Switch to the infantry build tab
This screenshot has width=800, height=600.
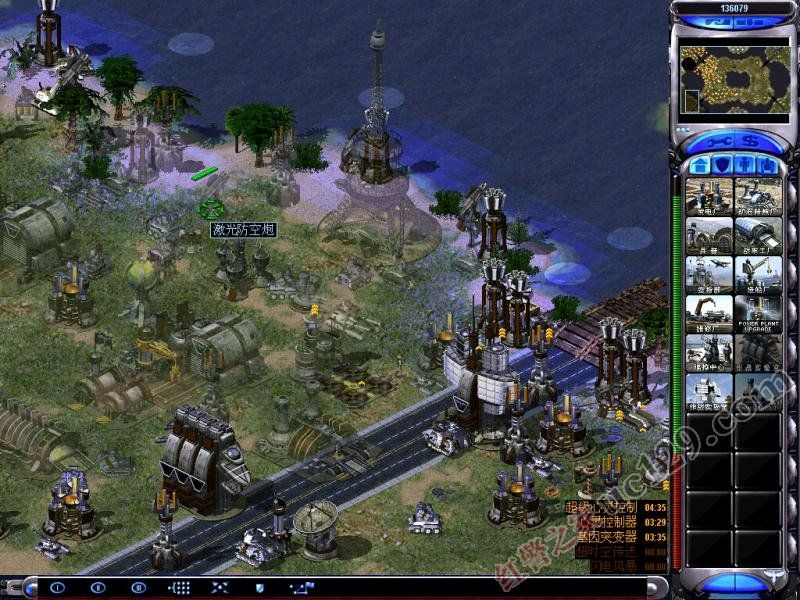click(745, 163)
